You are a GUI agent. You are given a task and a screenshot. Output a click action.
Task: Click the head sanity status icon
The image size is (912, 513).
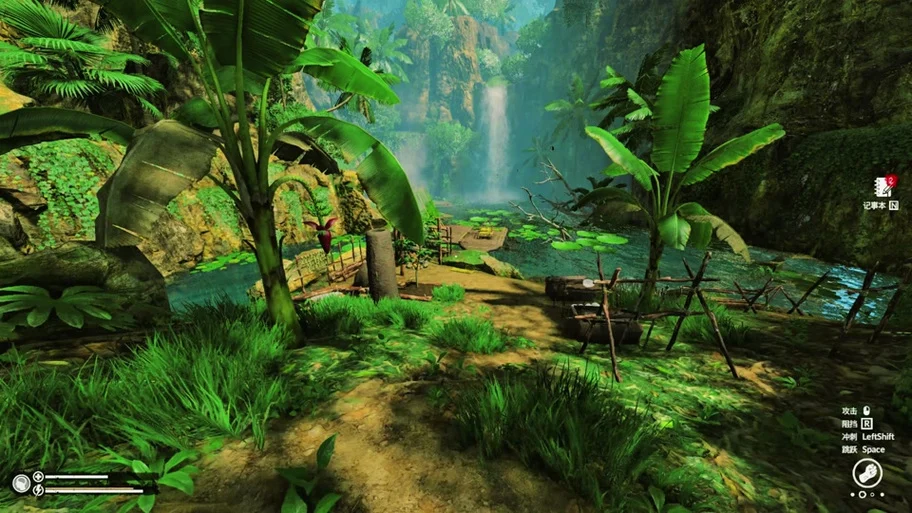[x=20, y=483]
